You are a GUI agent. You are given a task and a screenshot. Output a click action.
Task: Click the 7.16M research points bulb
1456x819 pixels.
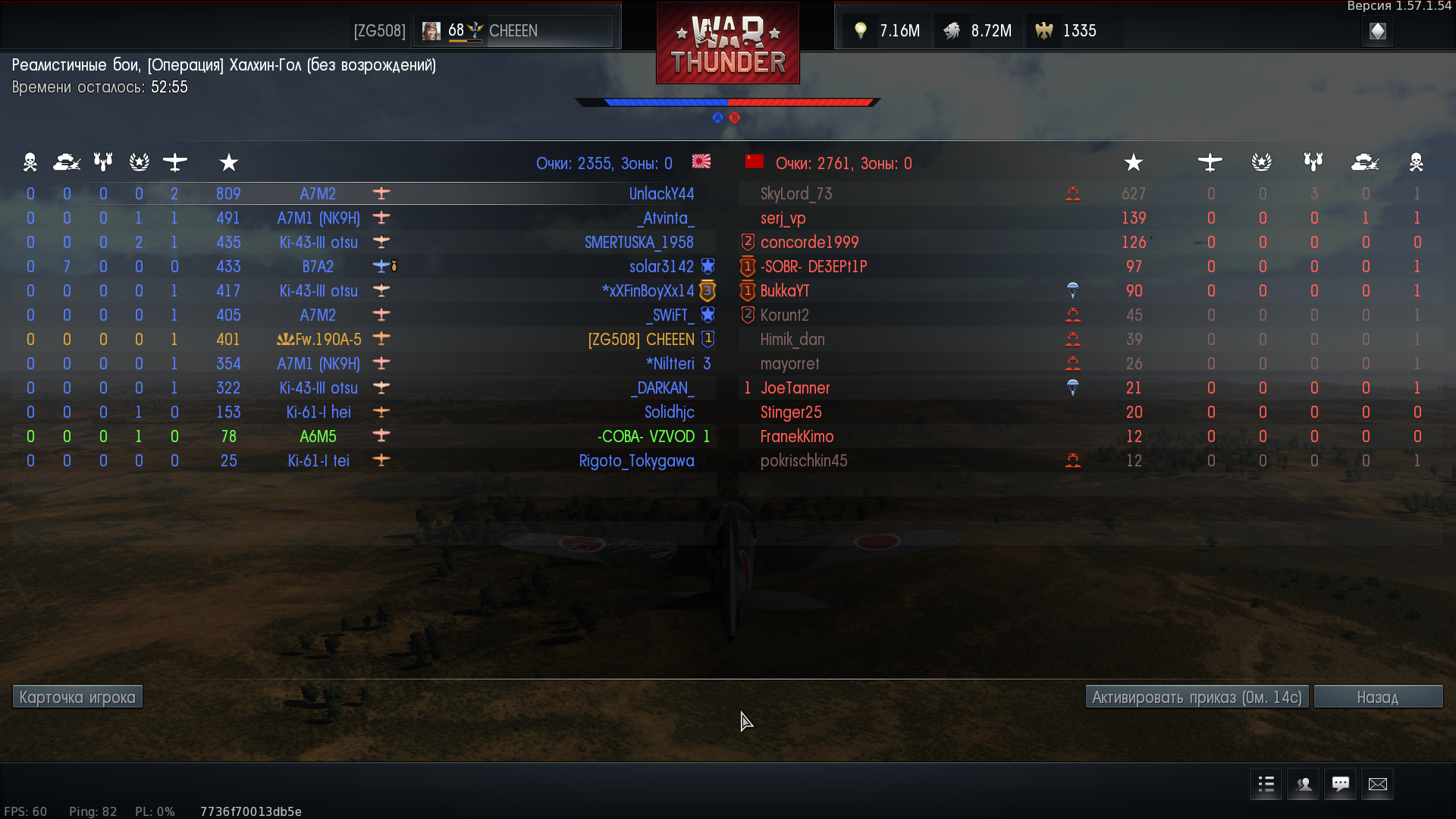pos(887,31)
